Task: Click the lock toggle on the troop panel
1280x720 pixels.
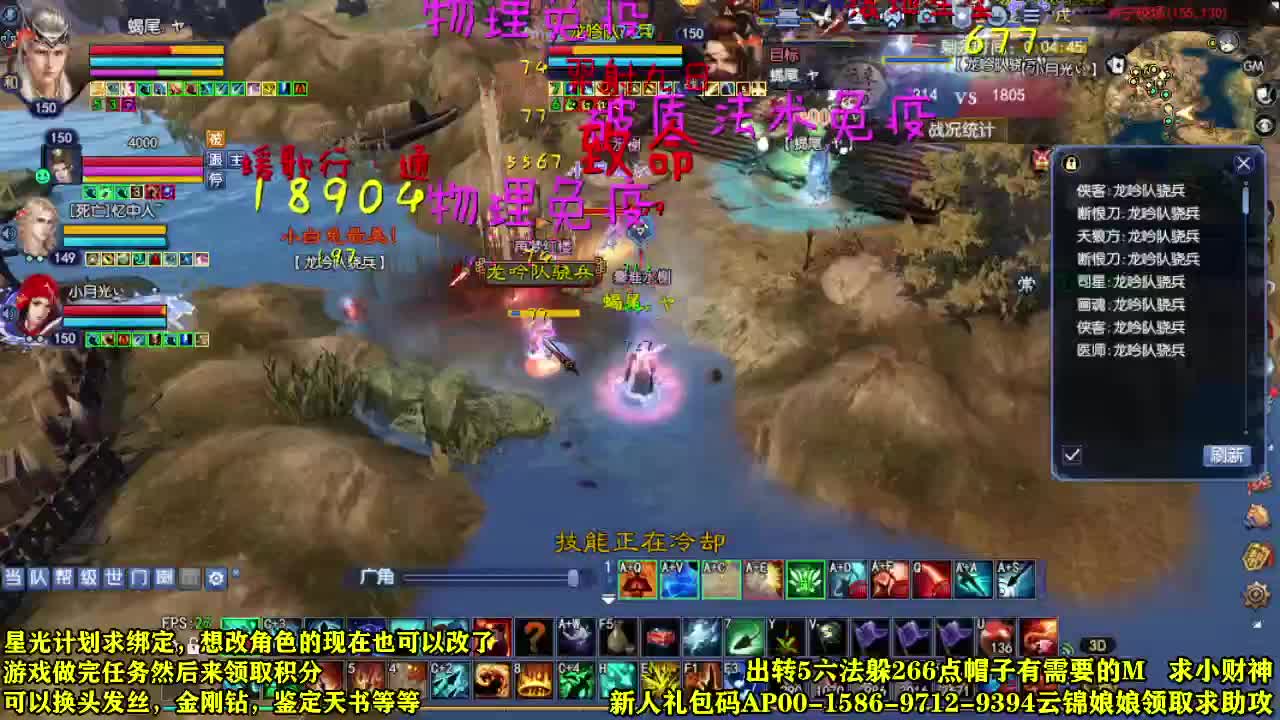Action: pyautogui.click(x=1069, y=162)
